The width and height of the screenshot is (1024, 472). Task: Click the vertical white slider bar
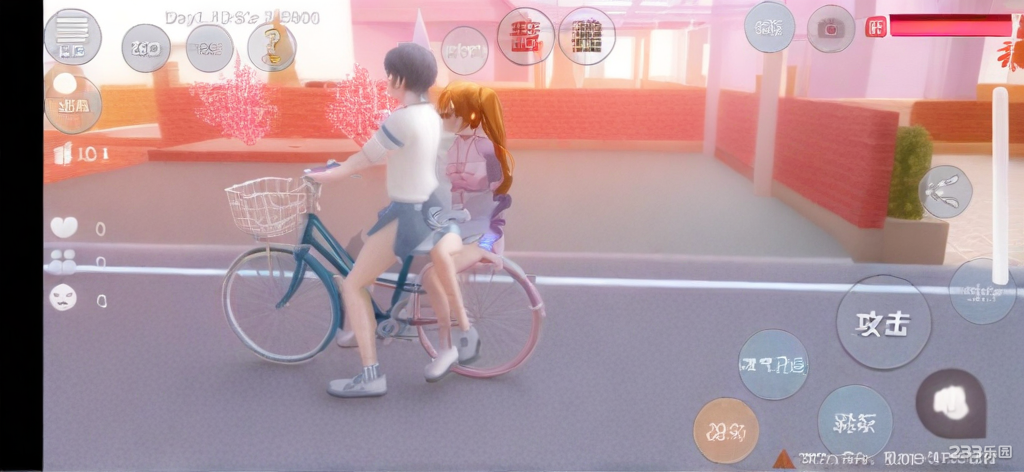[1000, 185]
